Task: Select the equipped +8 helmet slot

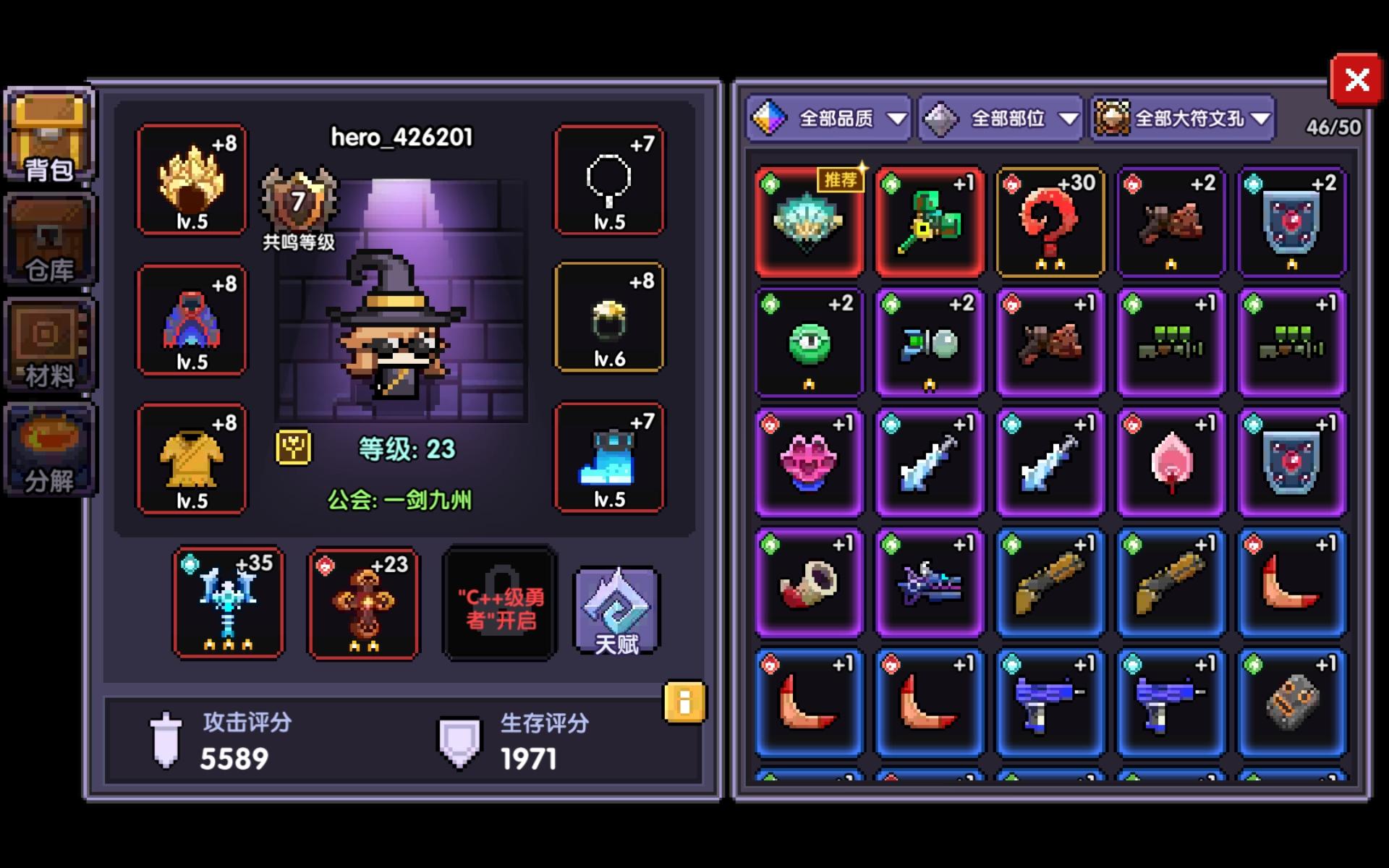Action: click(192, 179)
